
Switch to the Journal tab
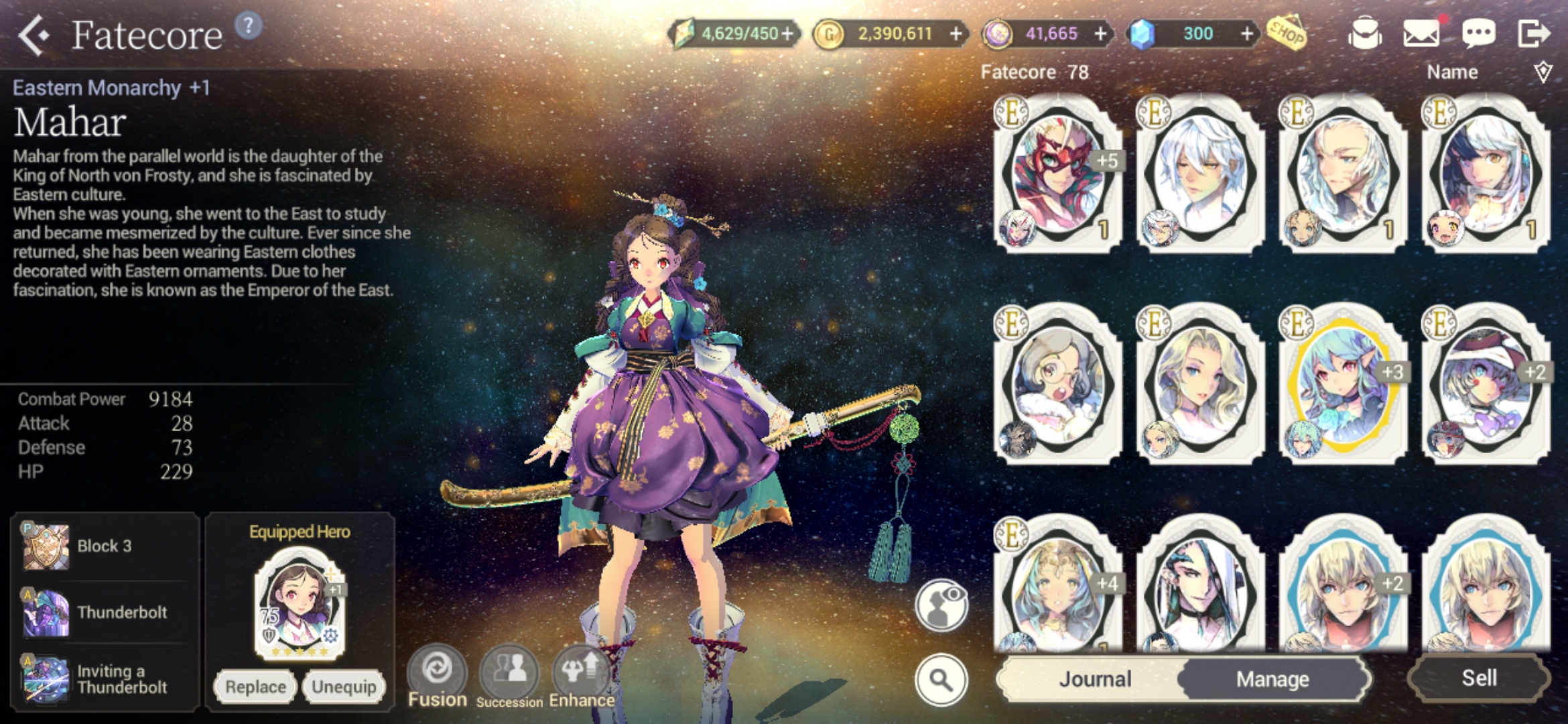click(x=1095, y=679)
